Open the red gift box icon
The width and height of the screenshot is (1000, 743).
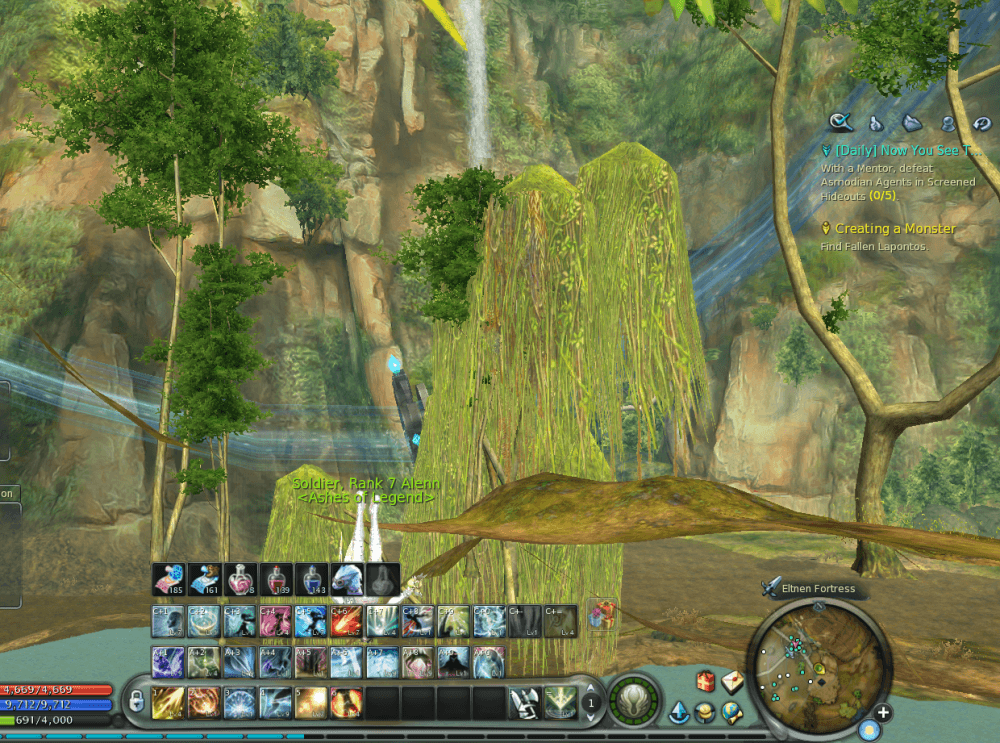(x=706, y=681)
